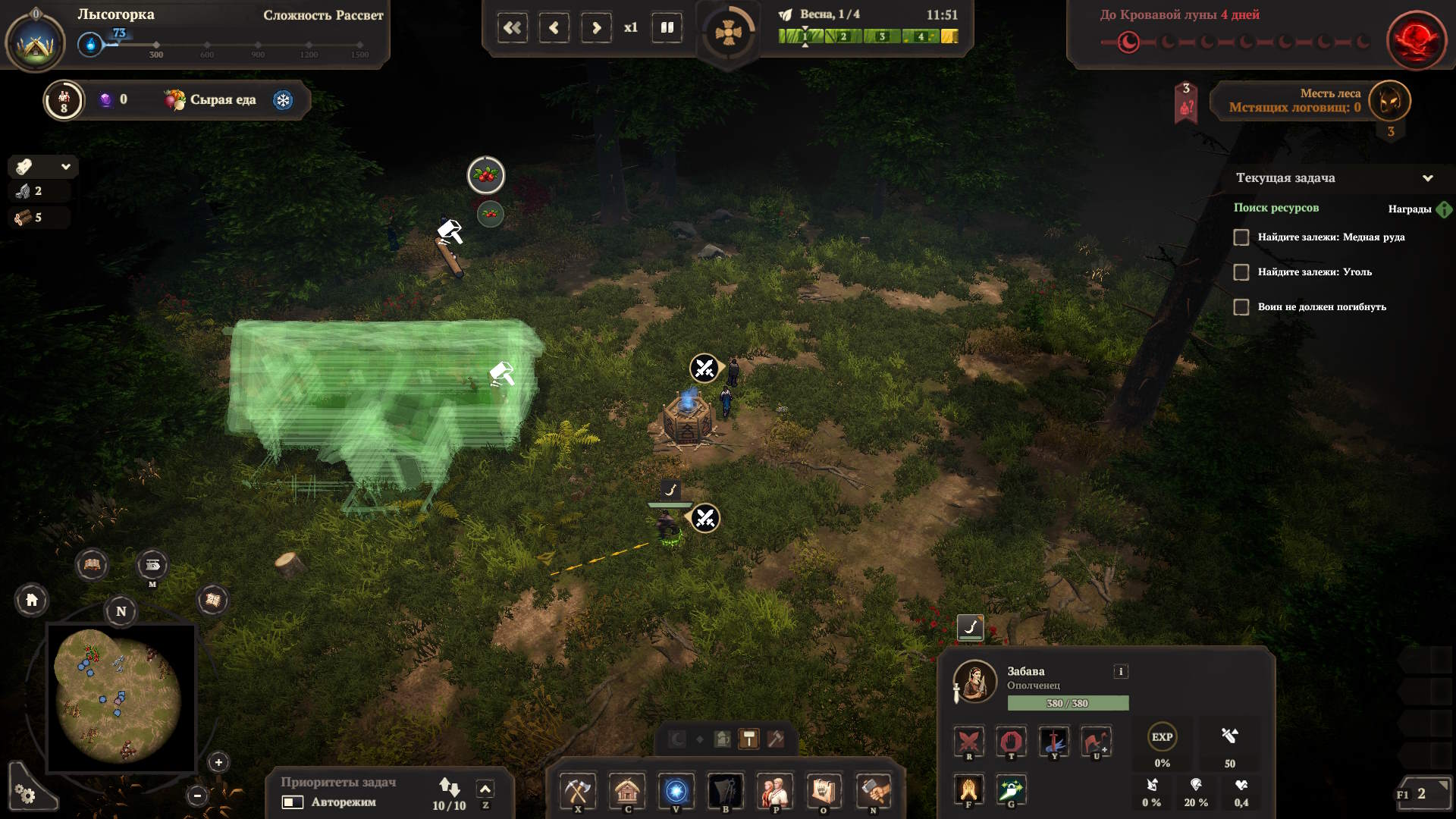Open settings via the gears button
Screen dimensions: 1456x819
coord(26,794)
